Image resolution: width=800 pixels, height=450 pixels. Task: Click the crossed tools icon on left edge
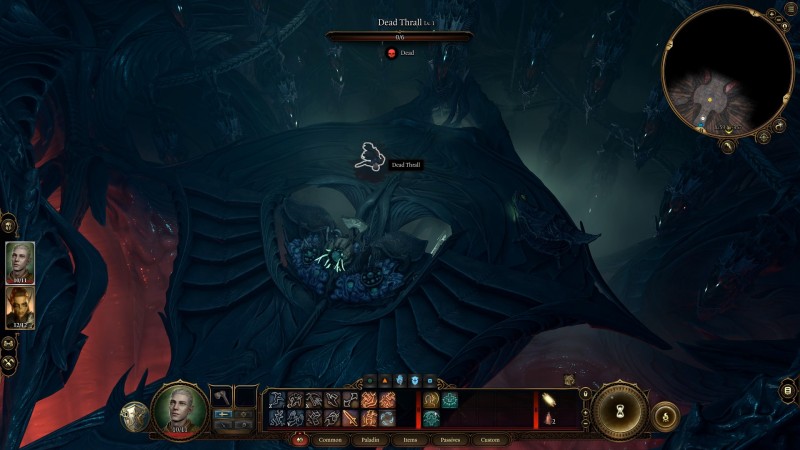coord(8,362)
